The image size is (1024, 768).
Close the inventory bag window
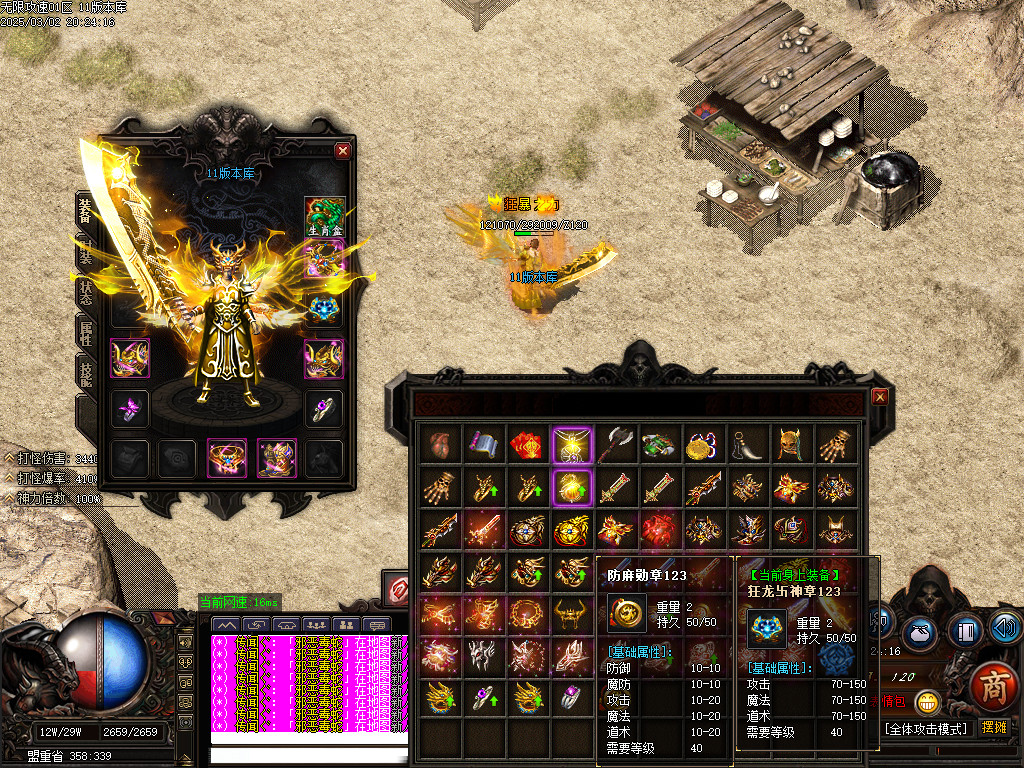click(880, 397)
